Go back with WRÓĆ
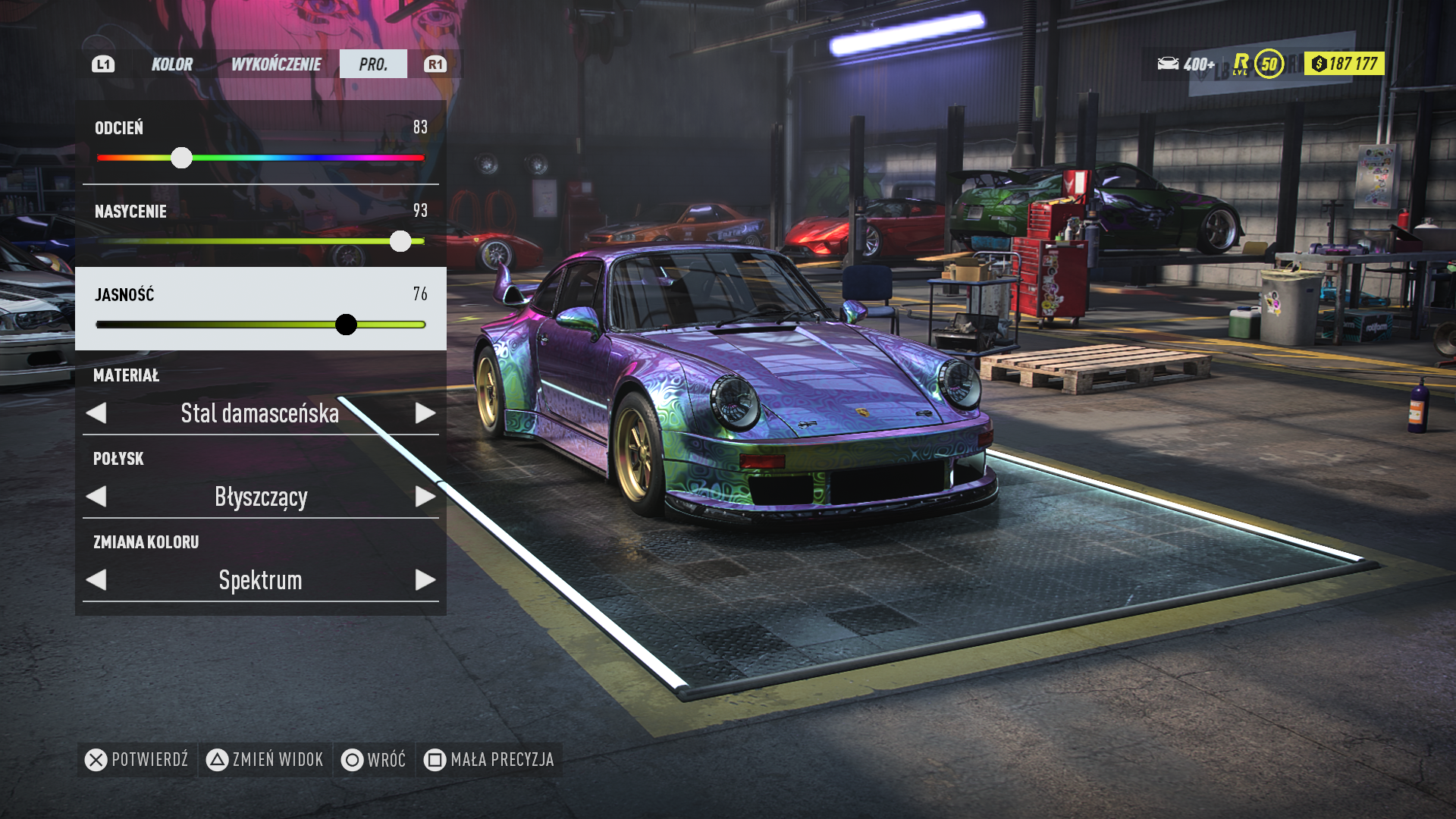The height and width of the screenshot is (819, 1456). (374, 760)
